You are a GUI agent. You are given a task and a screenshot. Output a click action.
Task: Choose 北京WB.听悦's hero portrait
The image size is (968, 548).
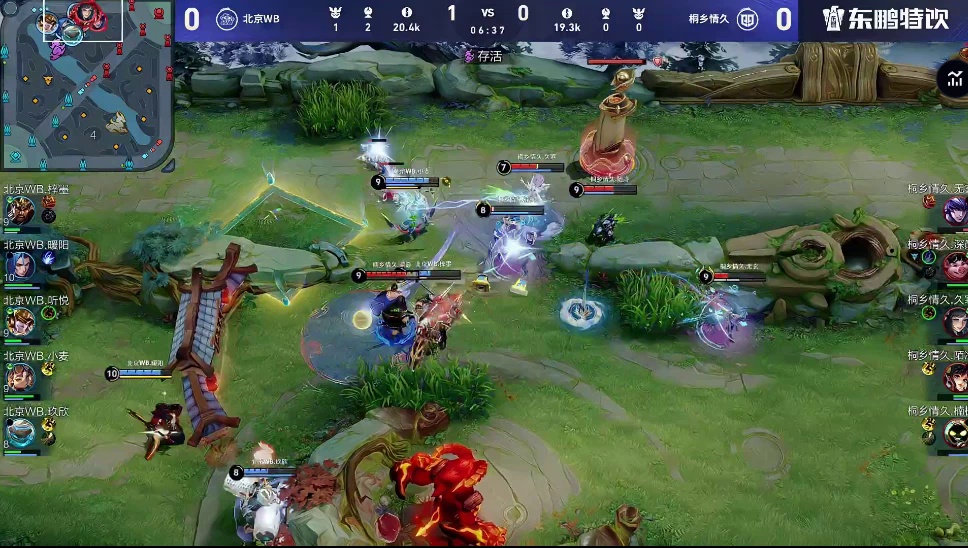pos(20,321)
